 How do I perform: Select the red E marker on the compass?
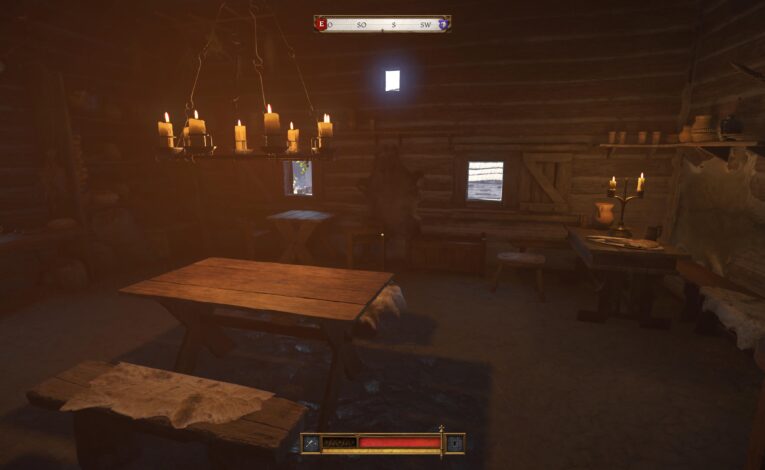point(321,23)
